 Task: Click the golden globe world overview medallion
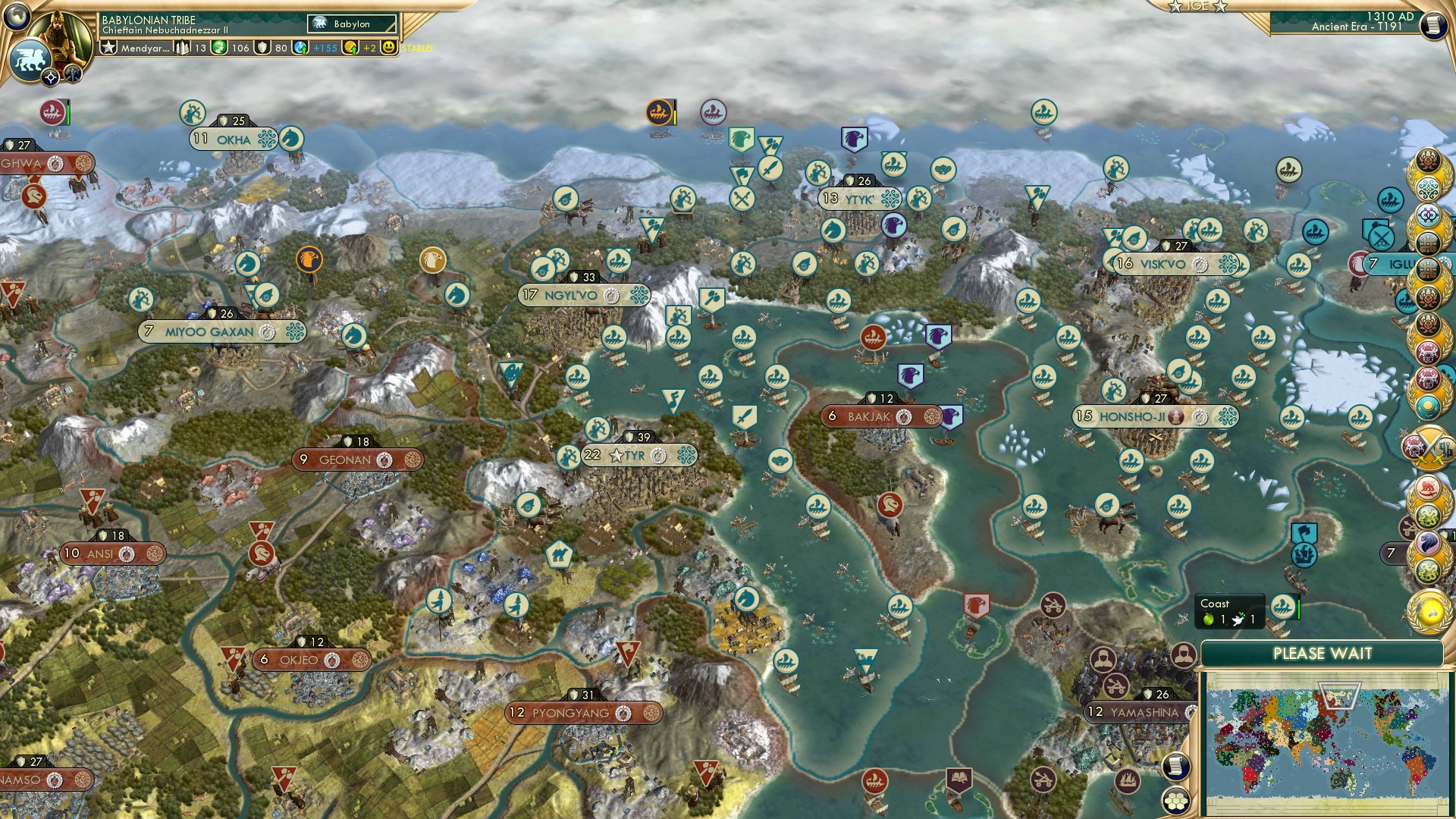click(x=1429, y=614)
